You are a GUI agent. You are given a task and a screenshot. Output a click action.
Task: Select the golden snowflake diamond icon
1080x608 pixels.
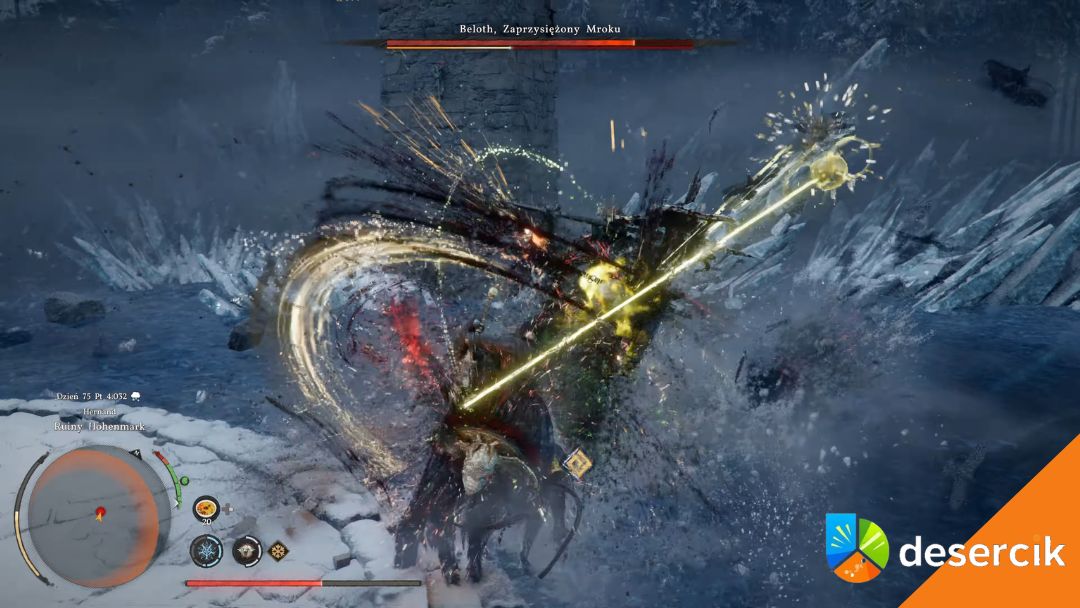(277, 549)
